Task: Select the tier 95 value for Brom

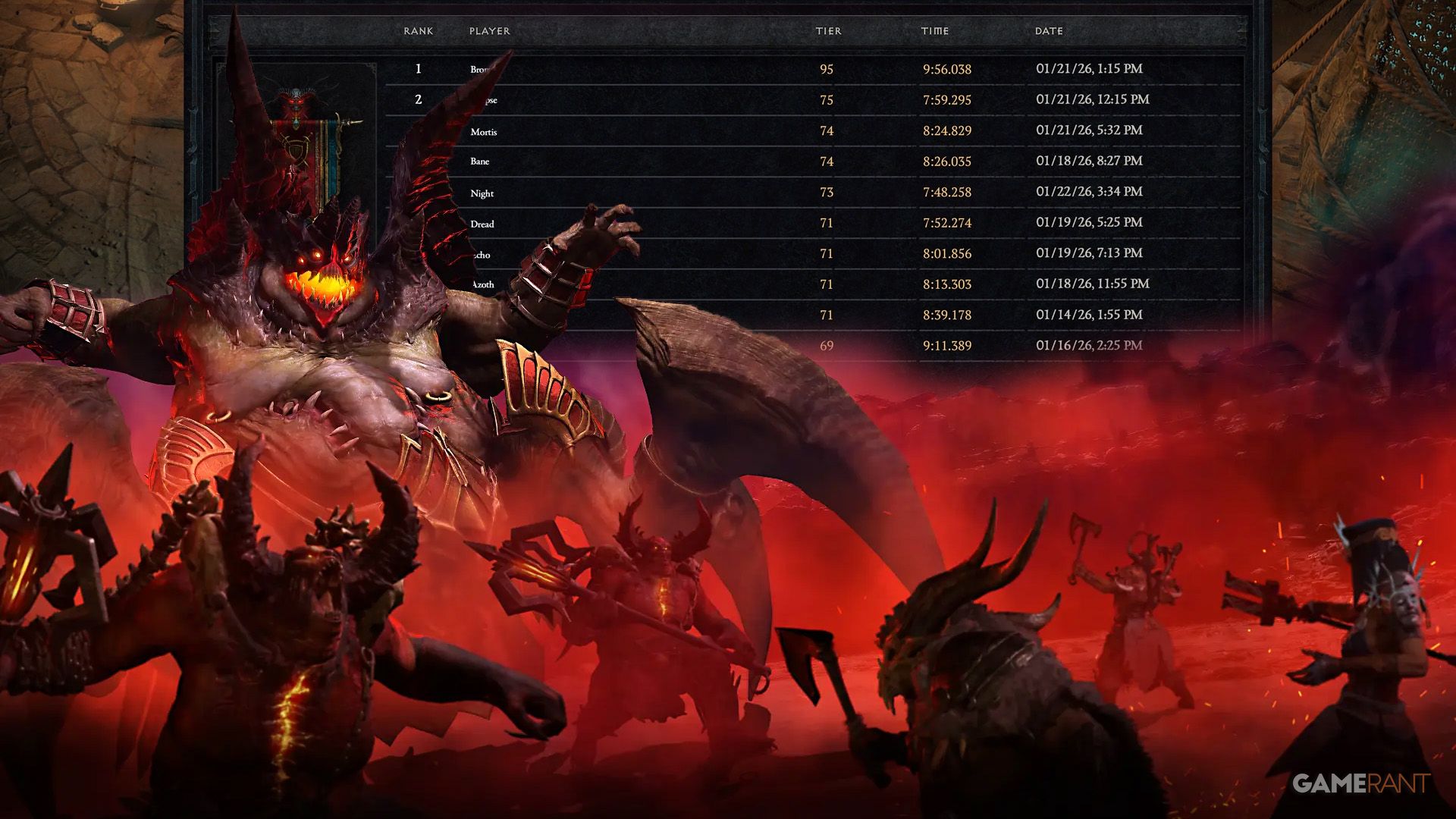Action: point(828,68)
